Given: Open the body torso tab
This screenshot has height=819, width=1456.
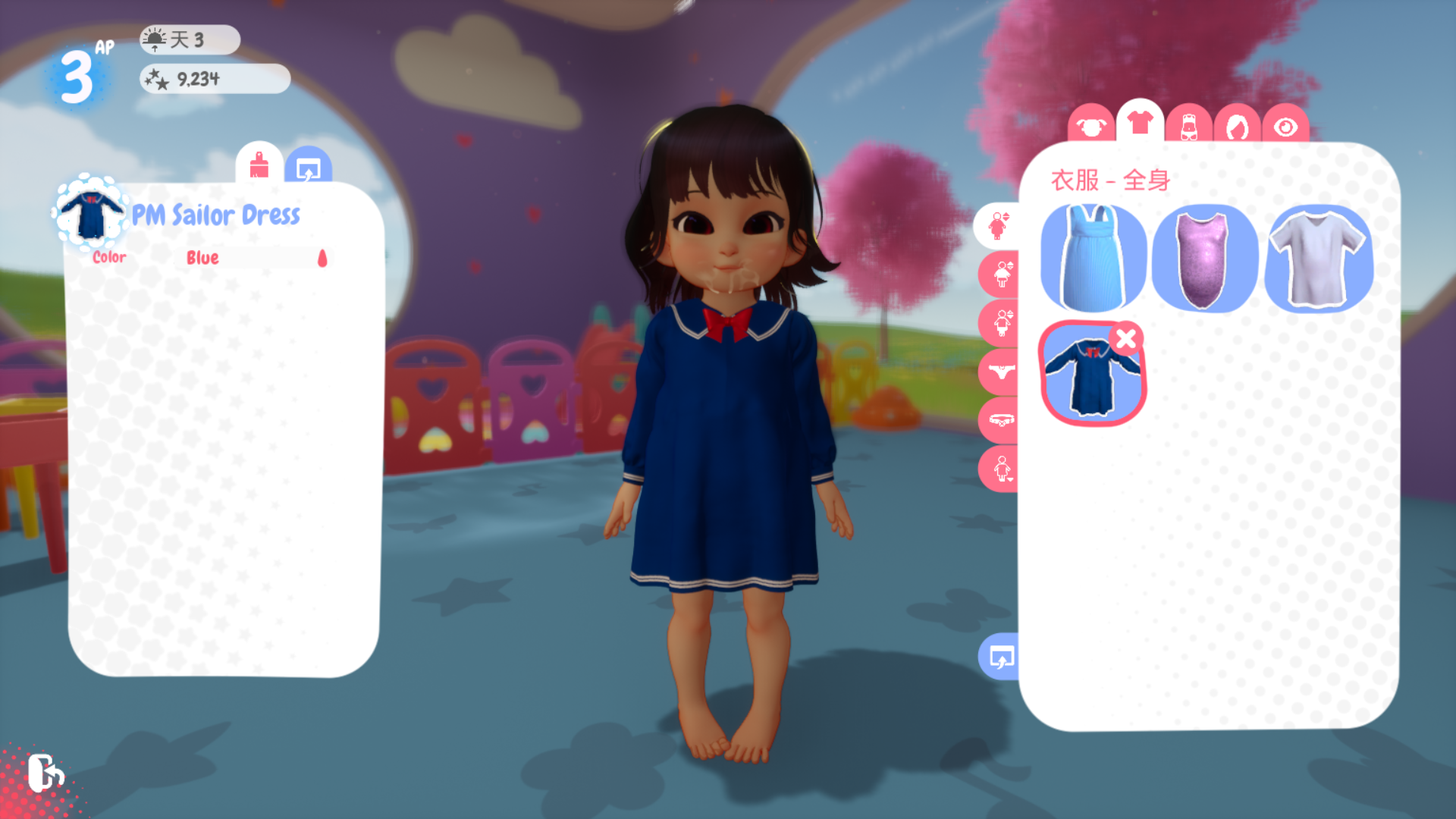Looking at the screenshot, I should 1188,126.
